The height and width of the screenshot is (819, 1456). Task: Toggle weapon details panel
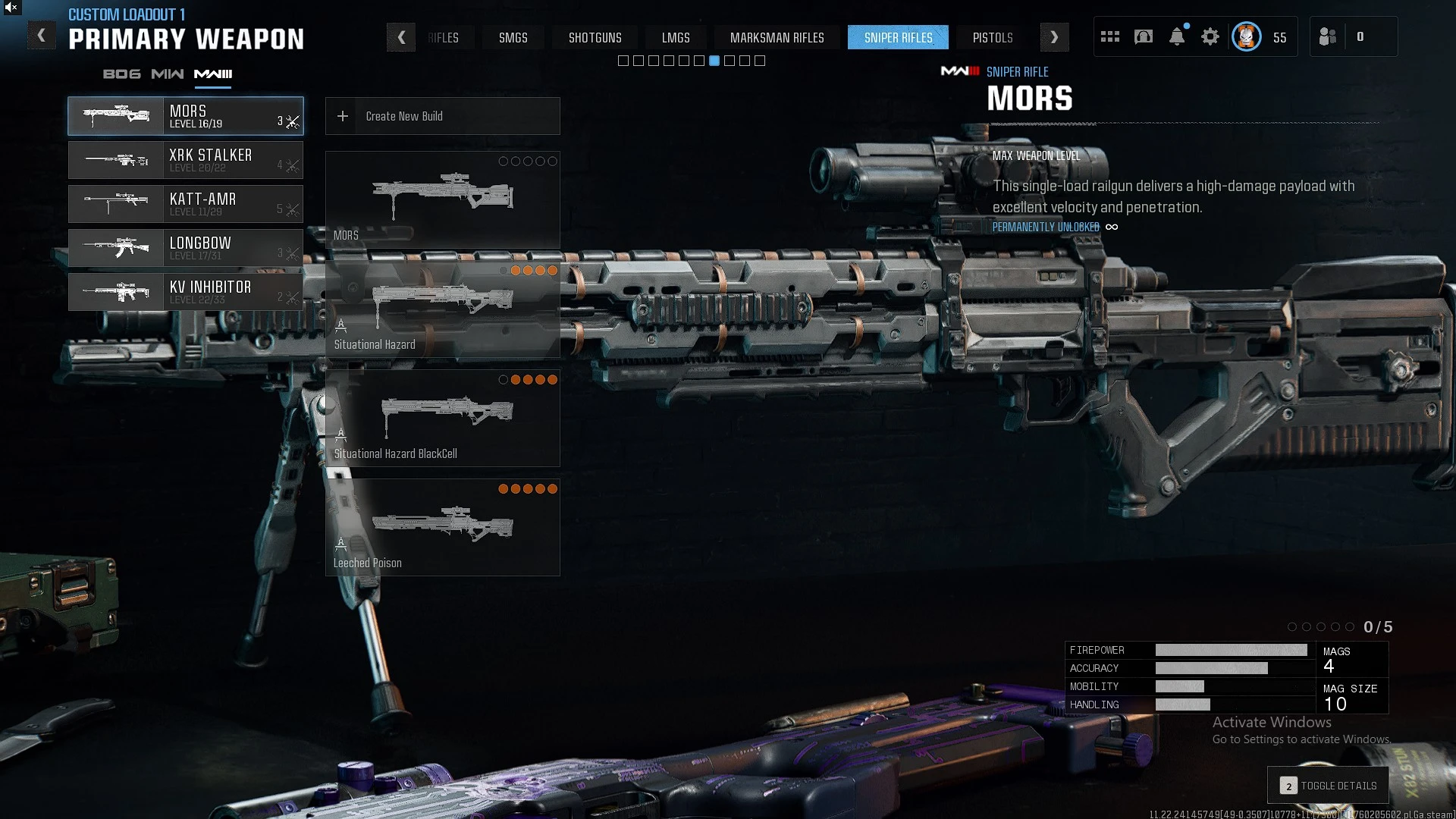pos(1329,786)
